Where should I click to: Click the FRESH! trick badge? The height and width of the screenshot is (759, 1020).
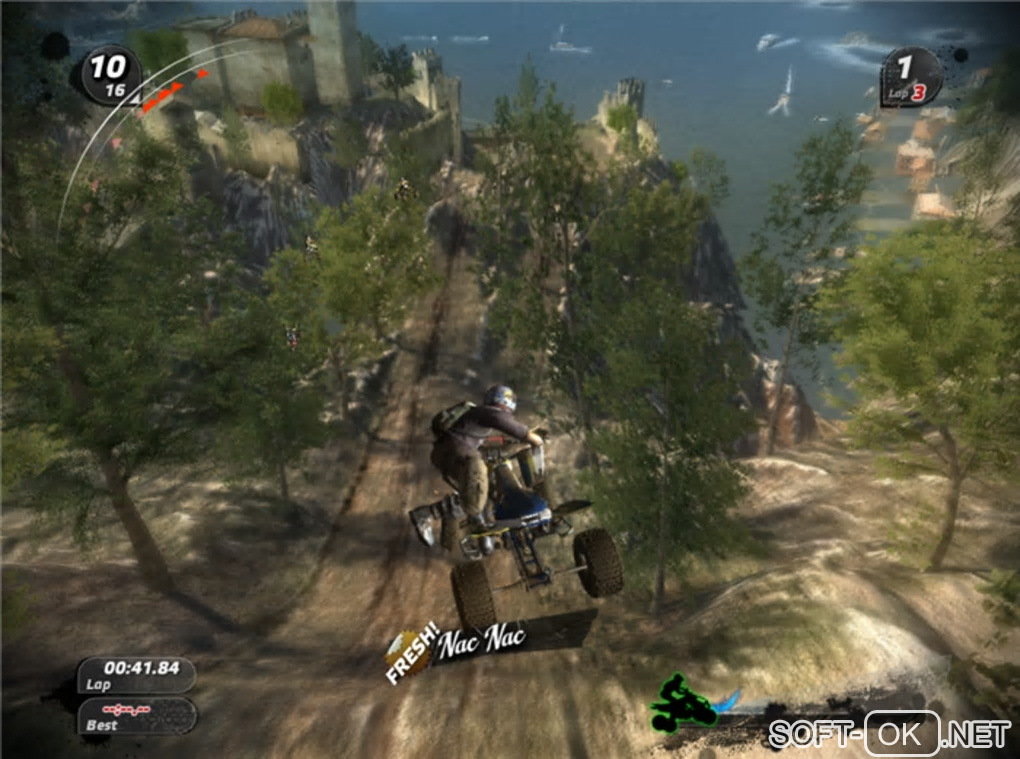click(412, 653)
